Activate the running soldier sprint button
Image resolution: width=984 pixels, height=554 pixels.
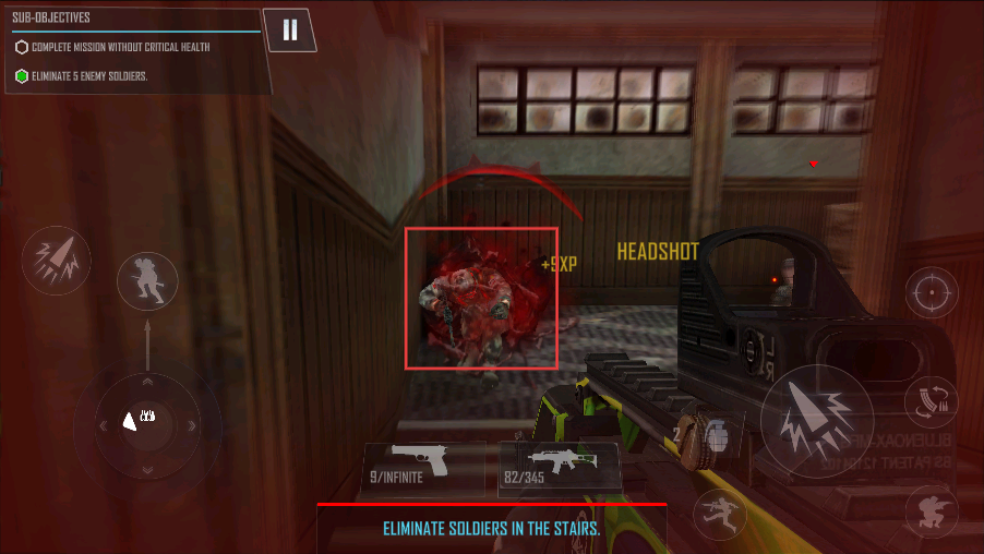147,281
